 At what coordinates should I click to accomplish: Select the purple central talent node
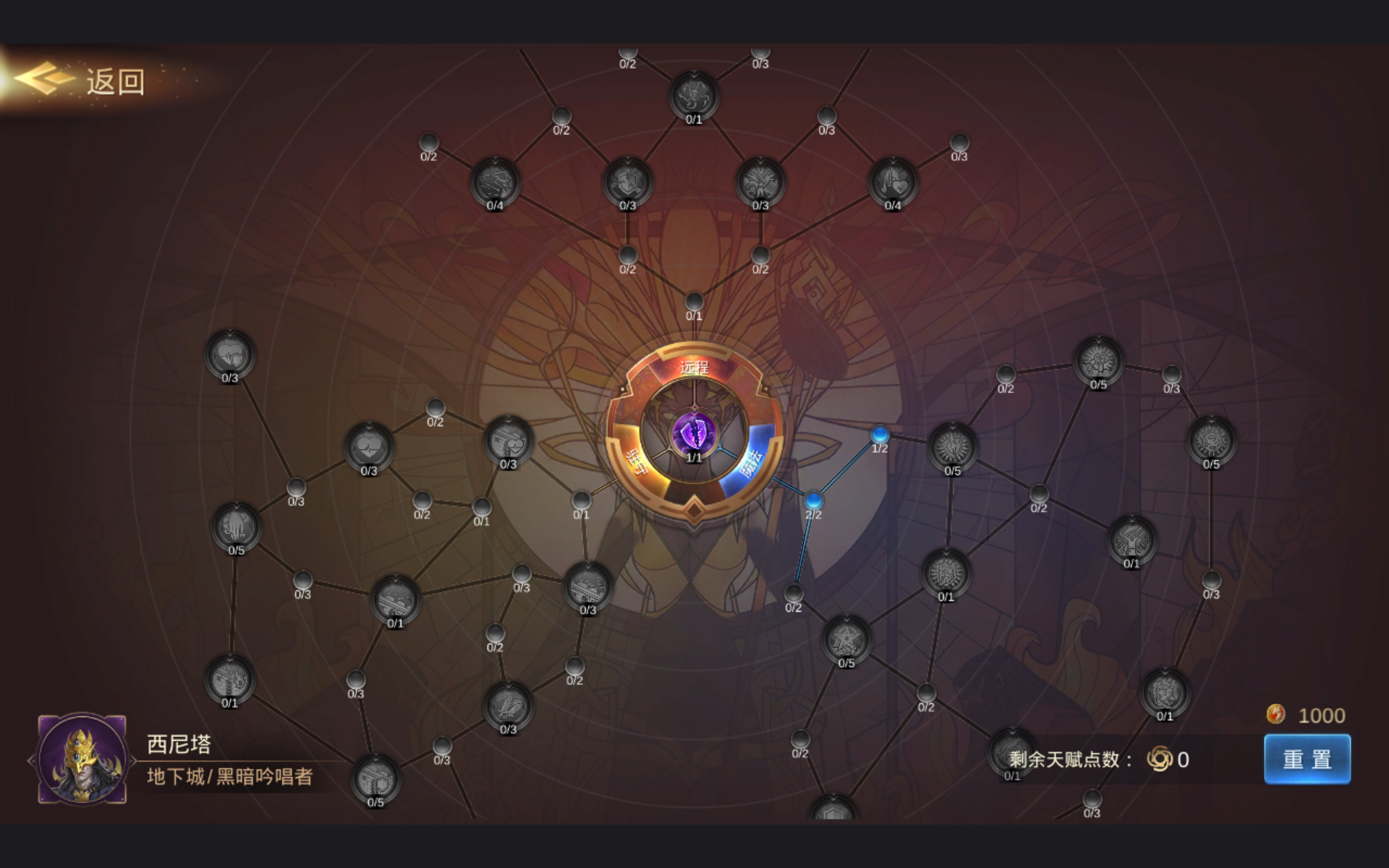click(694, 433)
